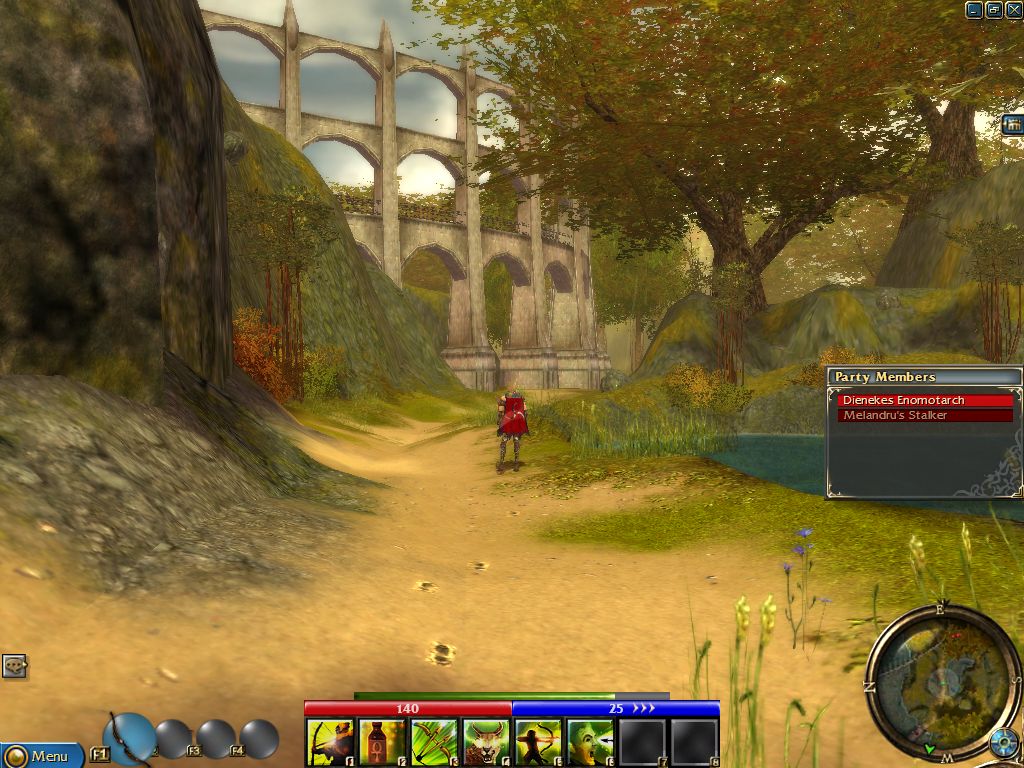The width and height of the screenshot is (1024, 768).
Task: Activate the green shouting face skill
Action: click(591, 743)
